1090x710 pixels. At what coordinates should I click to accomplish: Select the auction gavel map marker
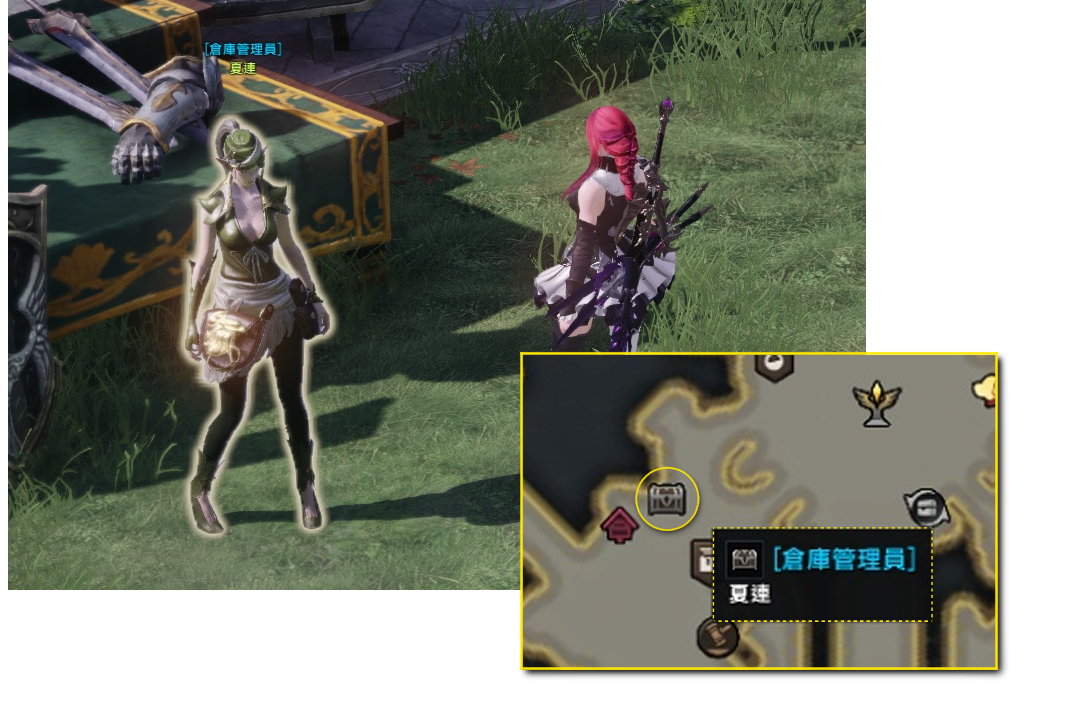click(x=717, y=634)
